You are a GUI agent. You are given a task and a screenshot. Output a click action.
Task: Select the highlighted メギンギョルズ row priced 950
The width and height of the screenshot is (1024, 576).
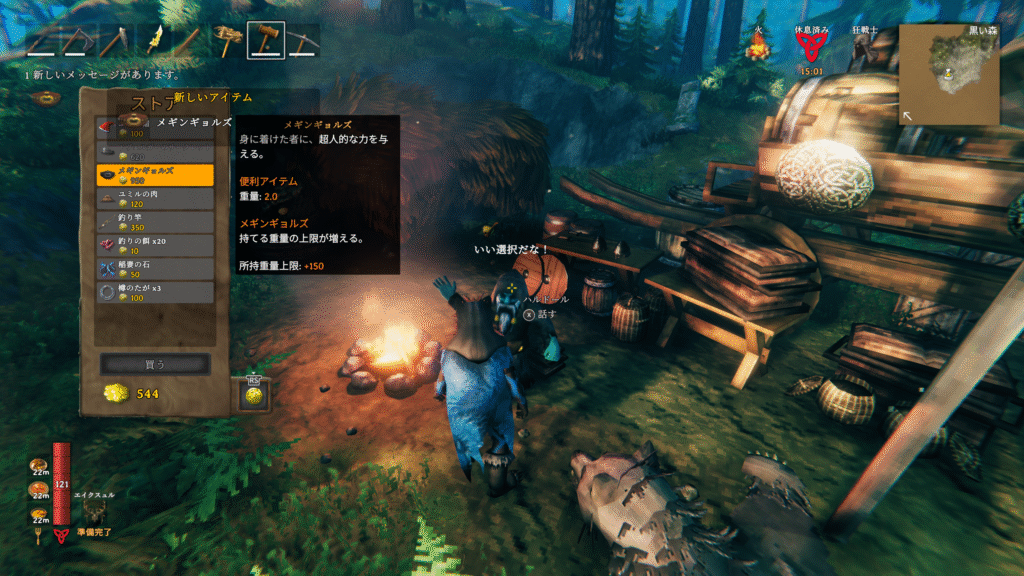point(155,175)
